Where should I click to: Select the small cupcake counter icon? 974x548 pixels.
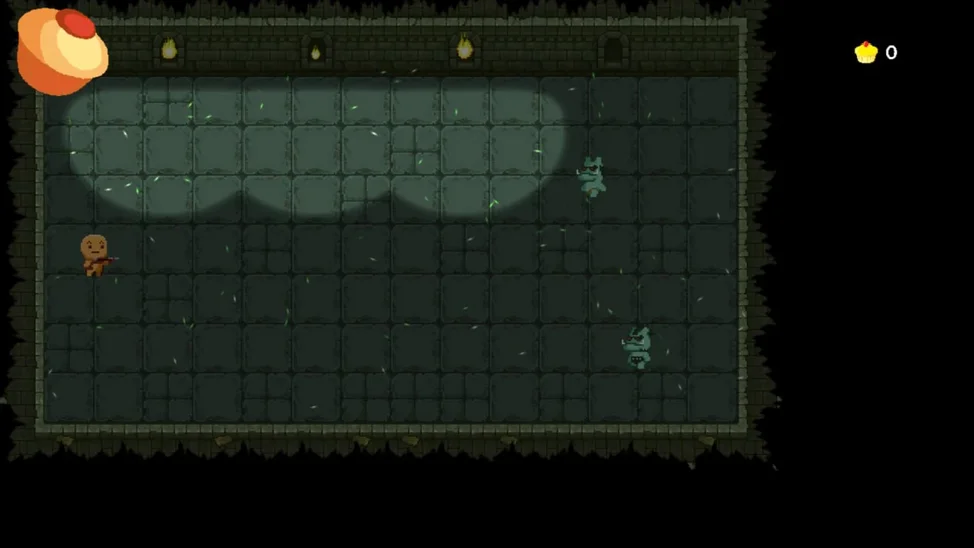(x=865, y=53)
